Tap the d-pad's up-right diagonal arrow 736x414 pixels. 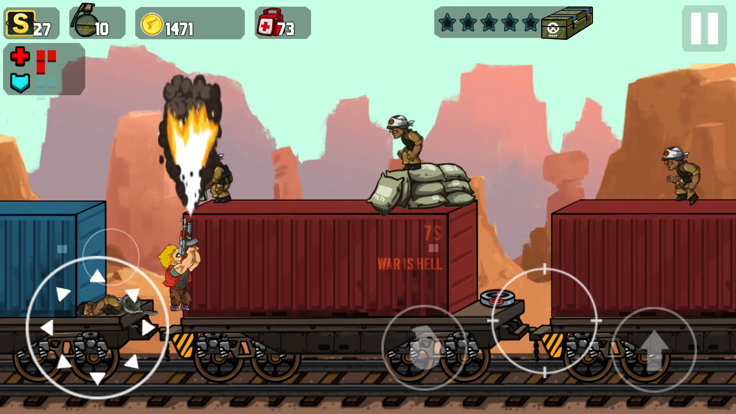coord(132,293)
